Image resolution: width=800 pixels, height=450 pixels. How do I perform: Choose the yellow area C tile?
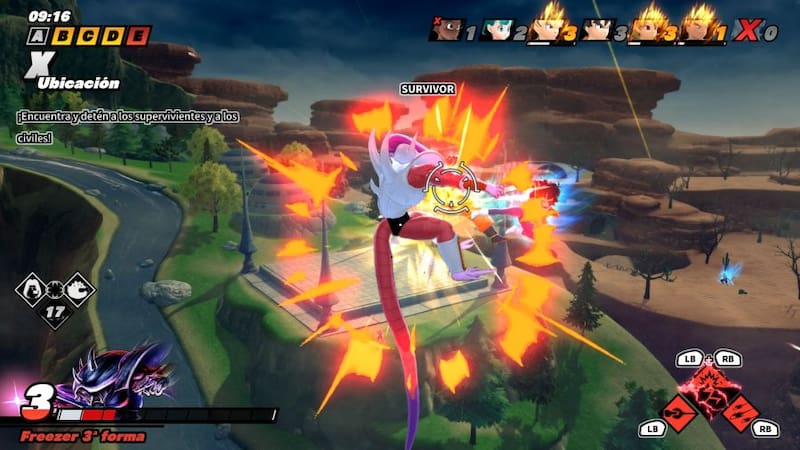click(x=89, y=37)
